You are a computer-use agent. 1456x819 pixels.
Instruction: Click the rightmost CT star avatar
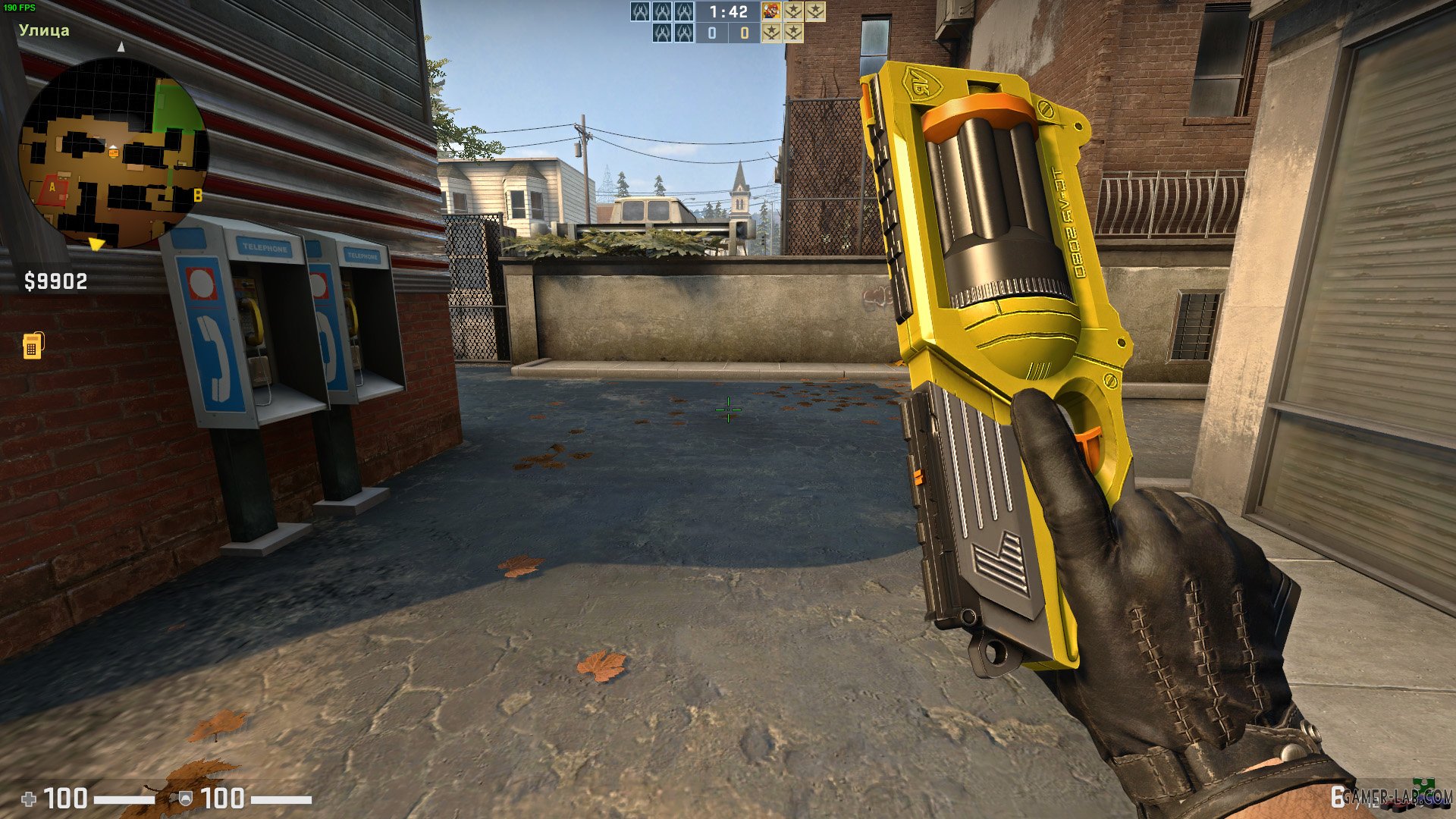point(815,11)
